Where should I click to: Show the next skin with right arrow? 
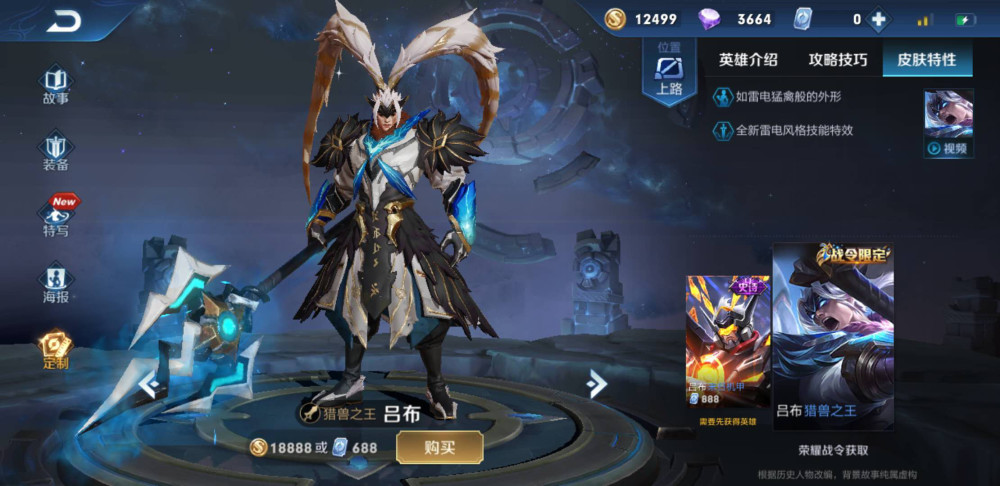(597, 383)
